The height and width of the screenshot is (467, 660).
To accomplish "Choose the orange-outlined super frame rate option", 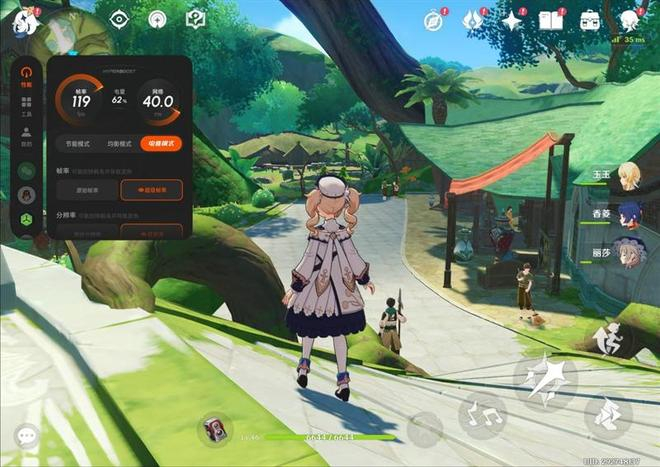I will click(x=151, y=189).
